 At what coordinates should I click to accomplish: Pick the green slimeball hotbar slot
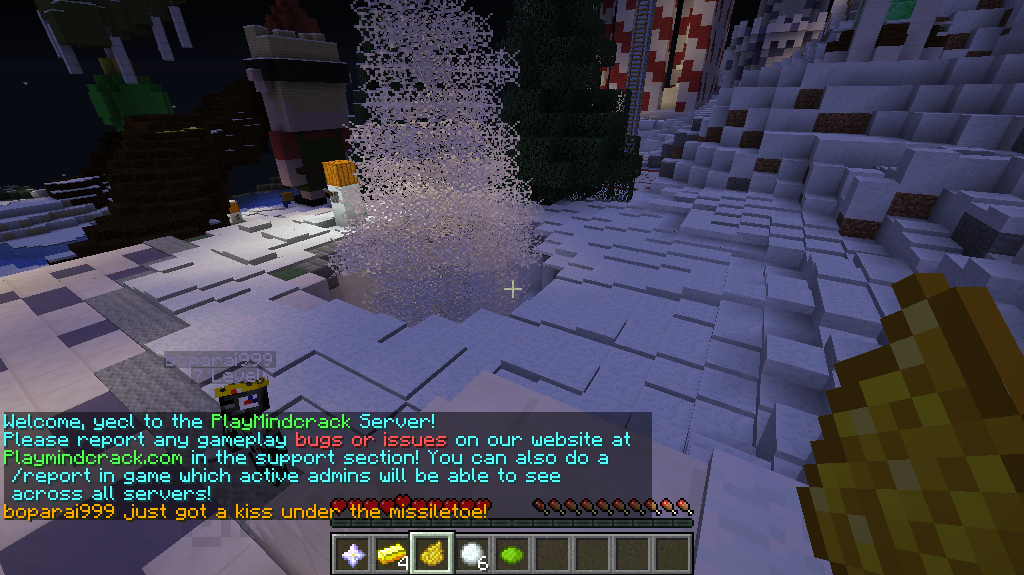click(x=511, y=553)
